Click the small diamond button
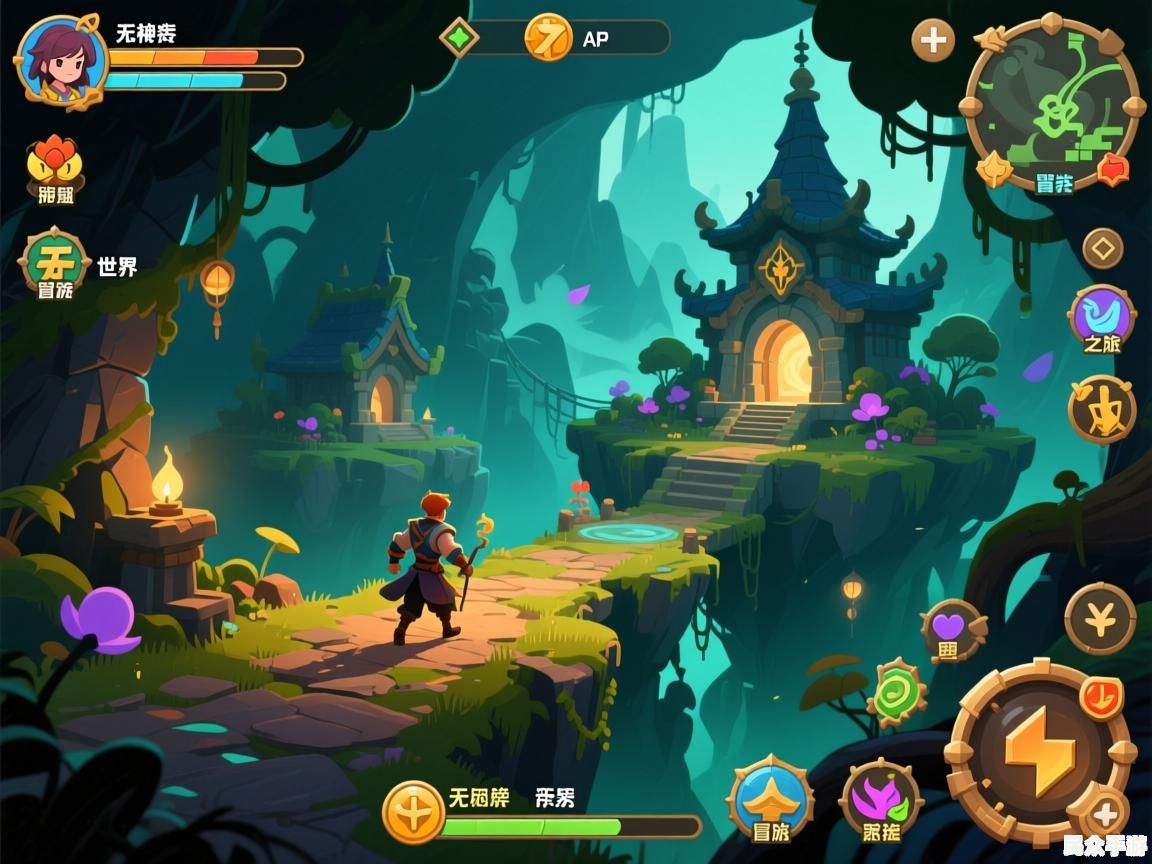The image size is (1152, 864). (x=1103, y=247)
